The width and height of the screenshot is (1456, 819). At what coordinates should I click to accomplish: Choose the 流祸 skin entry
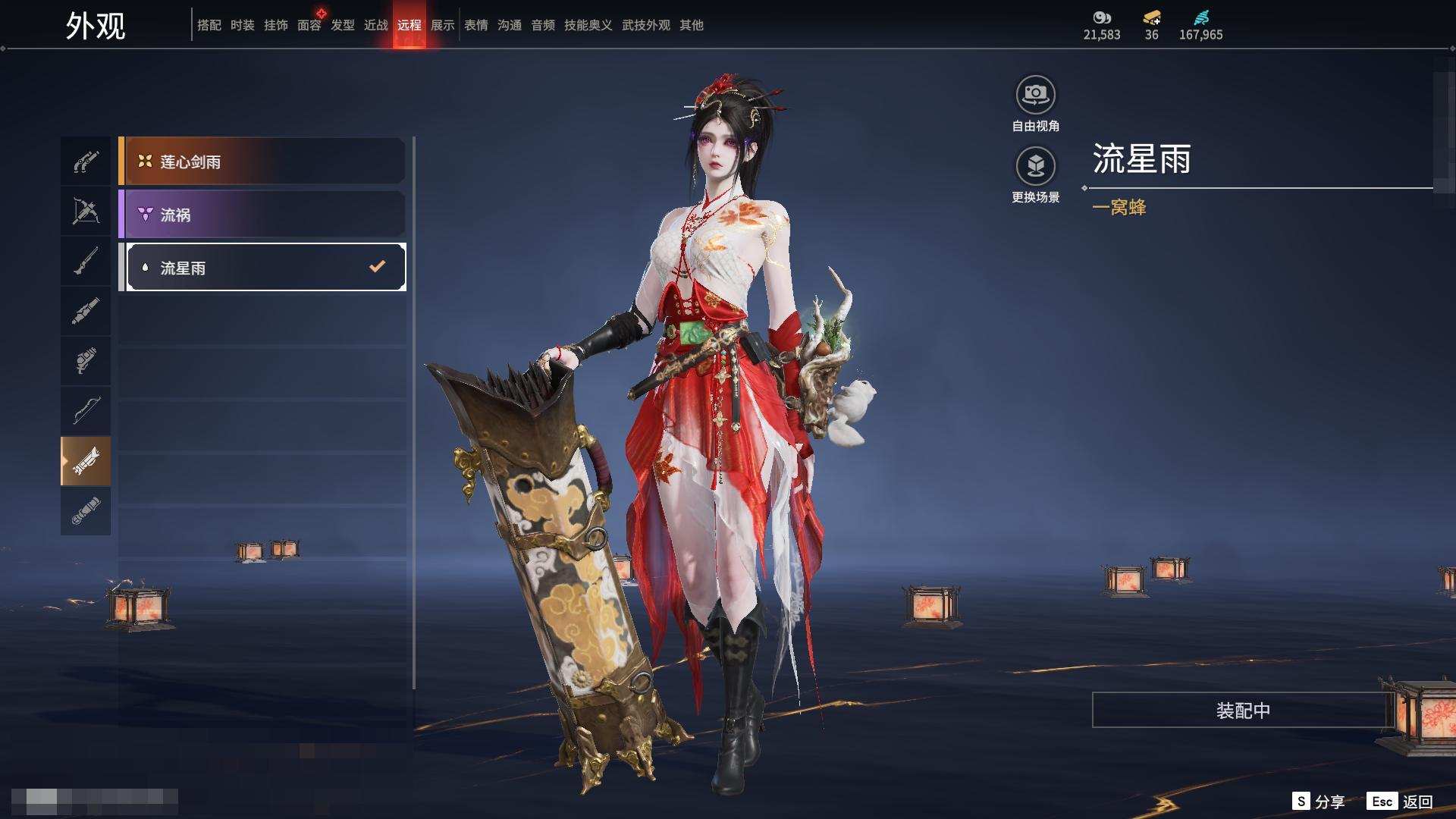click(262, 215)
